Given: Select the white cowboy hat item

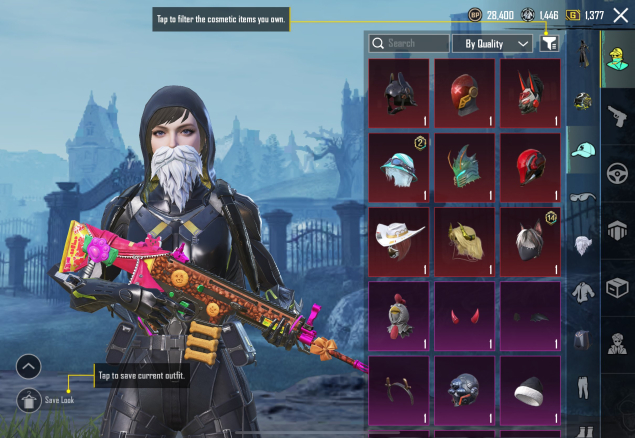Looking at the screenshot, I should point(399,241).
